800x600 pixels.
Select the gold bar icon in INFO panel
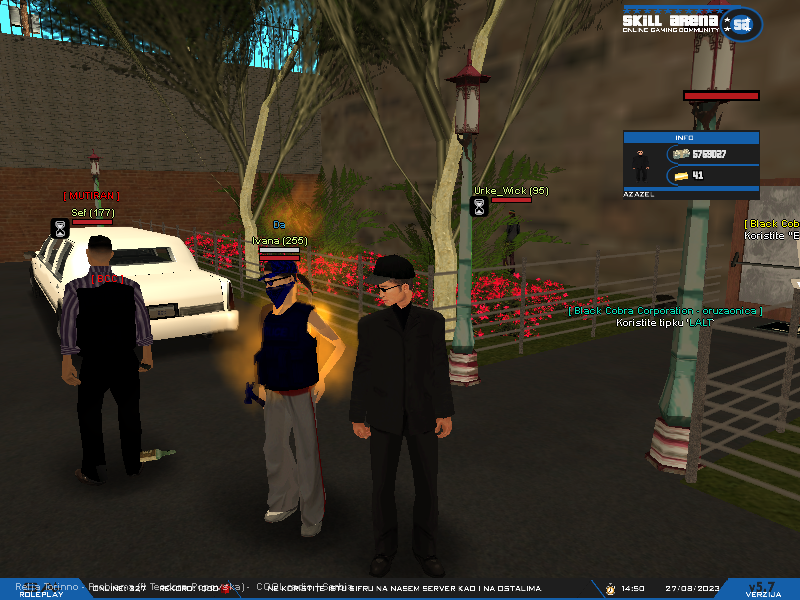682,175
